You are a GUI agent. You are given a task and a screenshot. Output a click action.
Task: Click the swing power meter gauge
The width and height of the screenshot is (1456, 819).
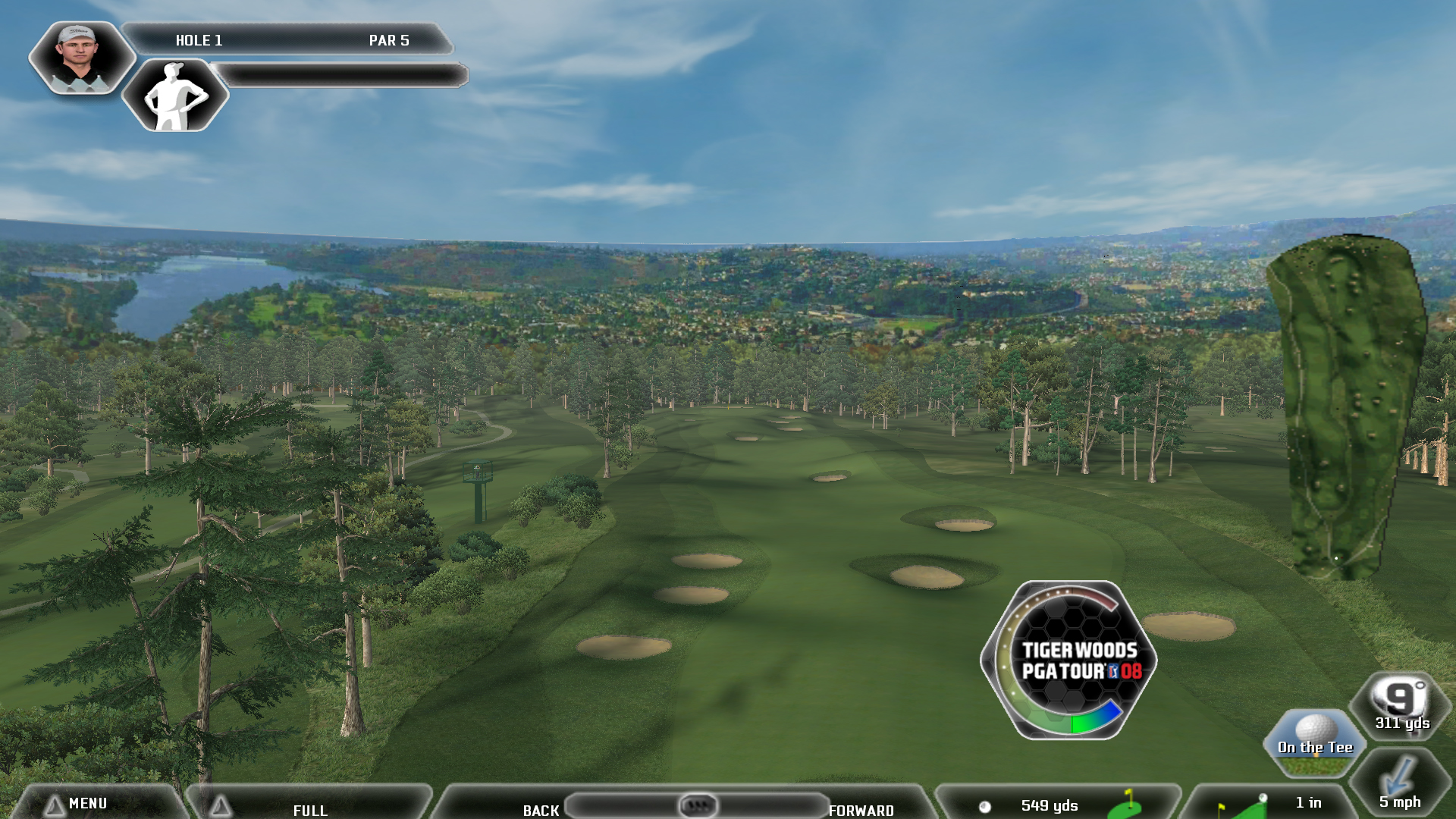1068,661
